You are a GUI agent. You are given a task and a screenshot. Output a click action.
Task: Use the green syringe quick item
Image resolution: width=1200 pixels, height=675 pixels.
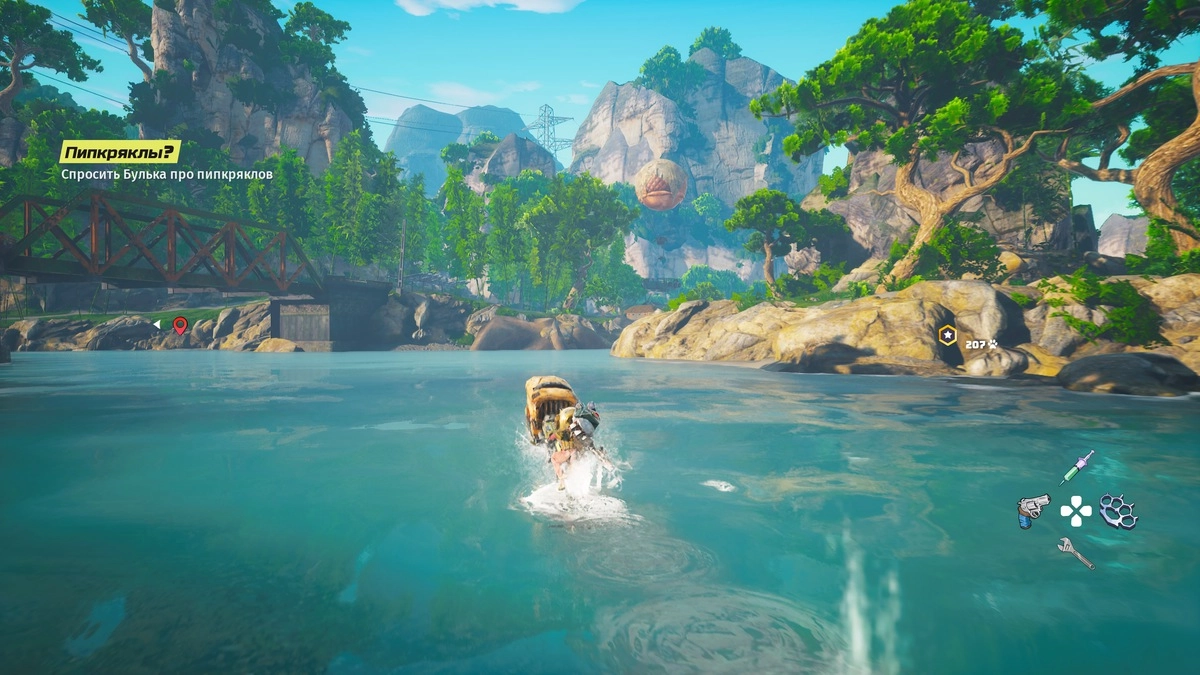[1077, 467]
